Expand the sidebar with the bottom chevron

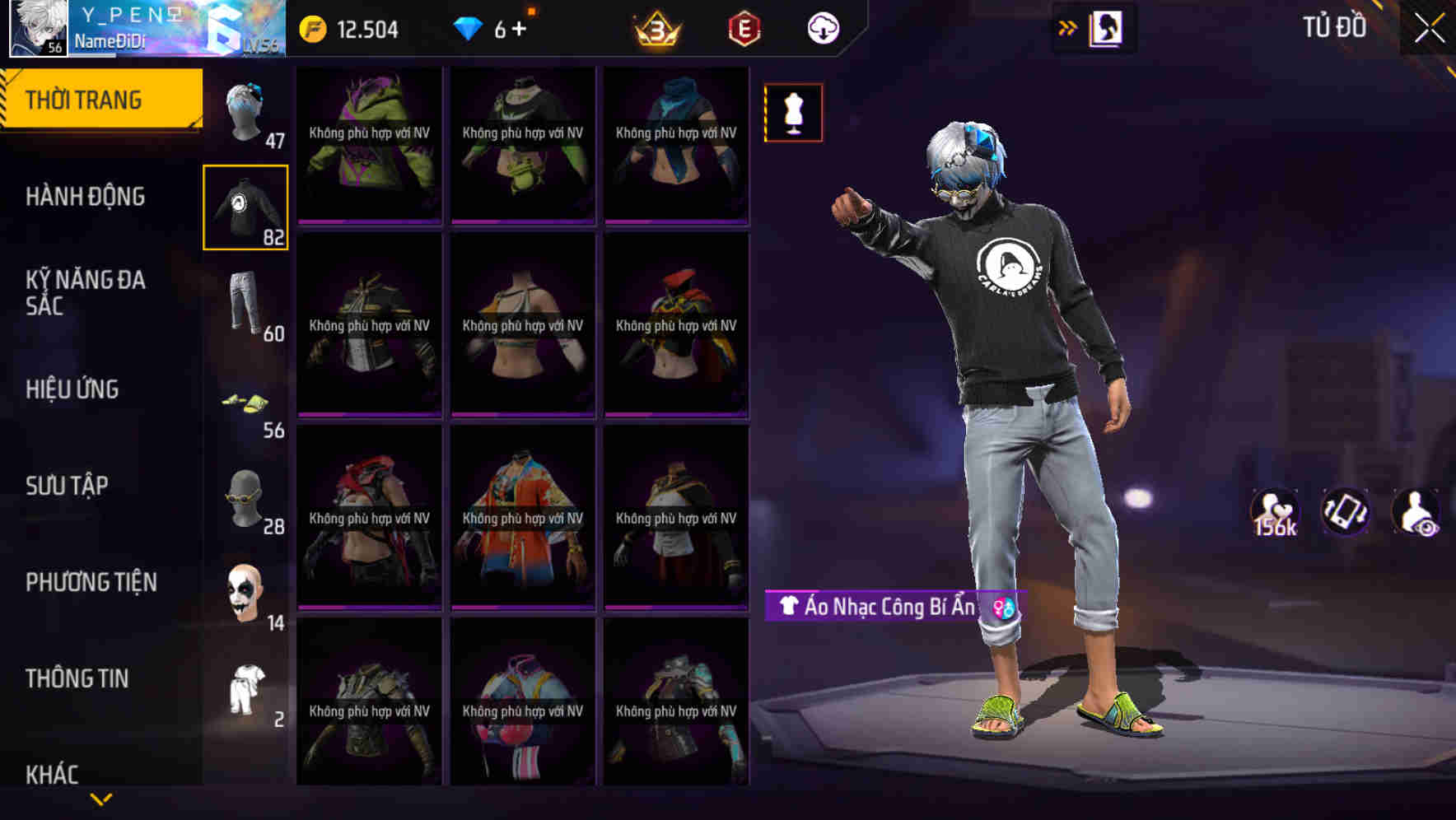click(100, 797)
